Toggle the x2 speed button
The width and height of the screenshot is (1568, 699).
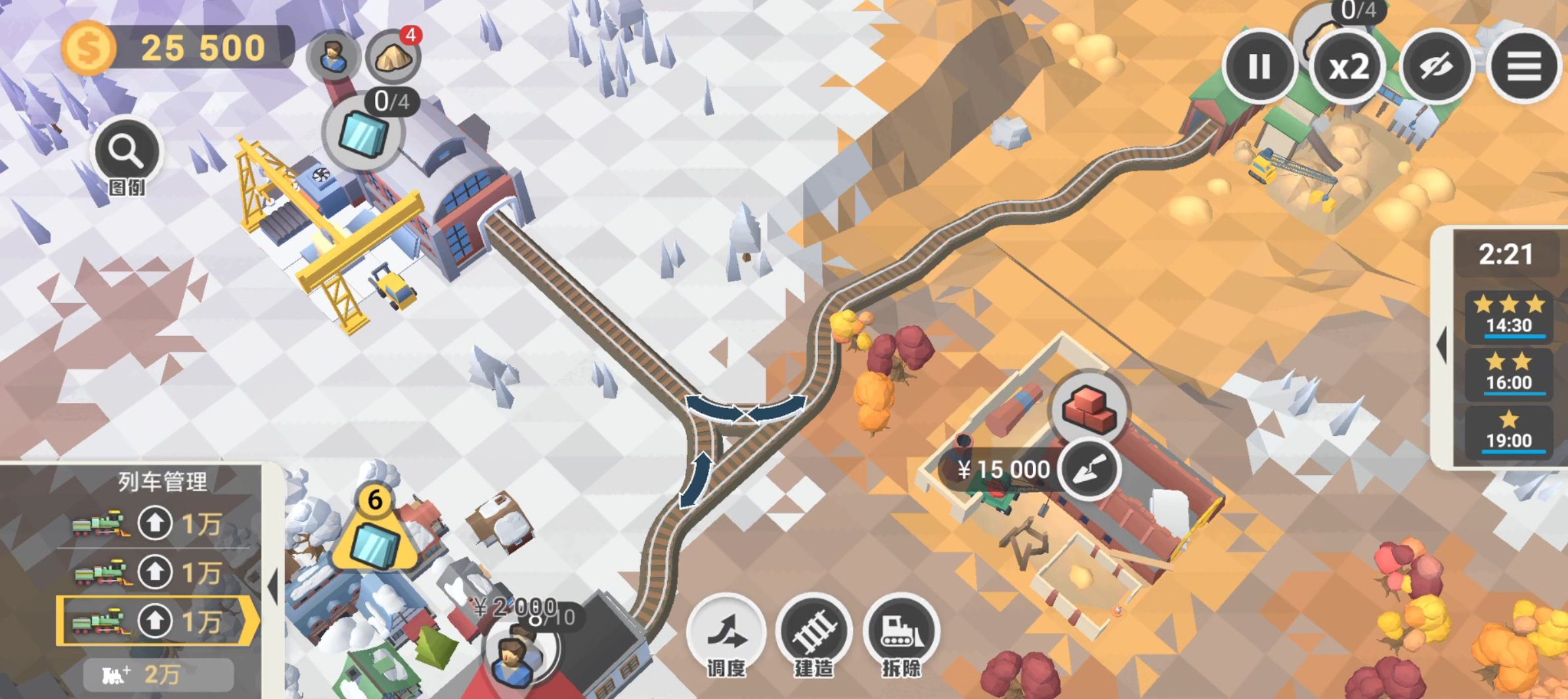pos(1348,68)
